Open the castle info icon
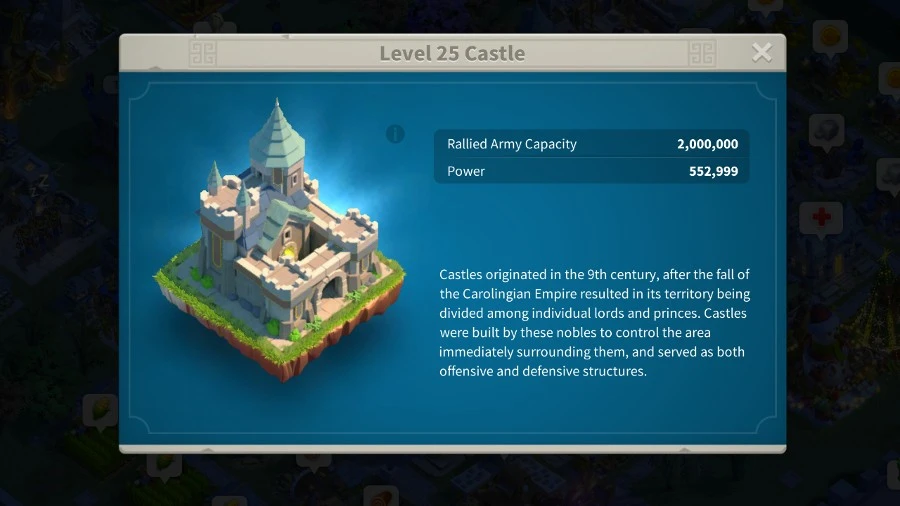 [x=396, y=134]
